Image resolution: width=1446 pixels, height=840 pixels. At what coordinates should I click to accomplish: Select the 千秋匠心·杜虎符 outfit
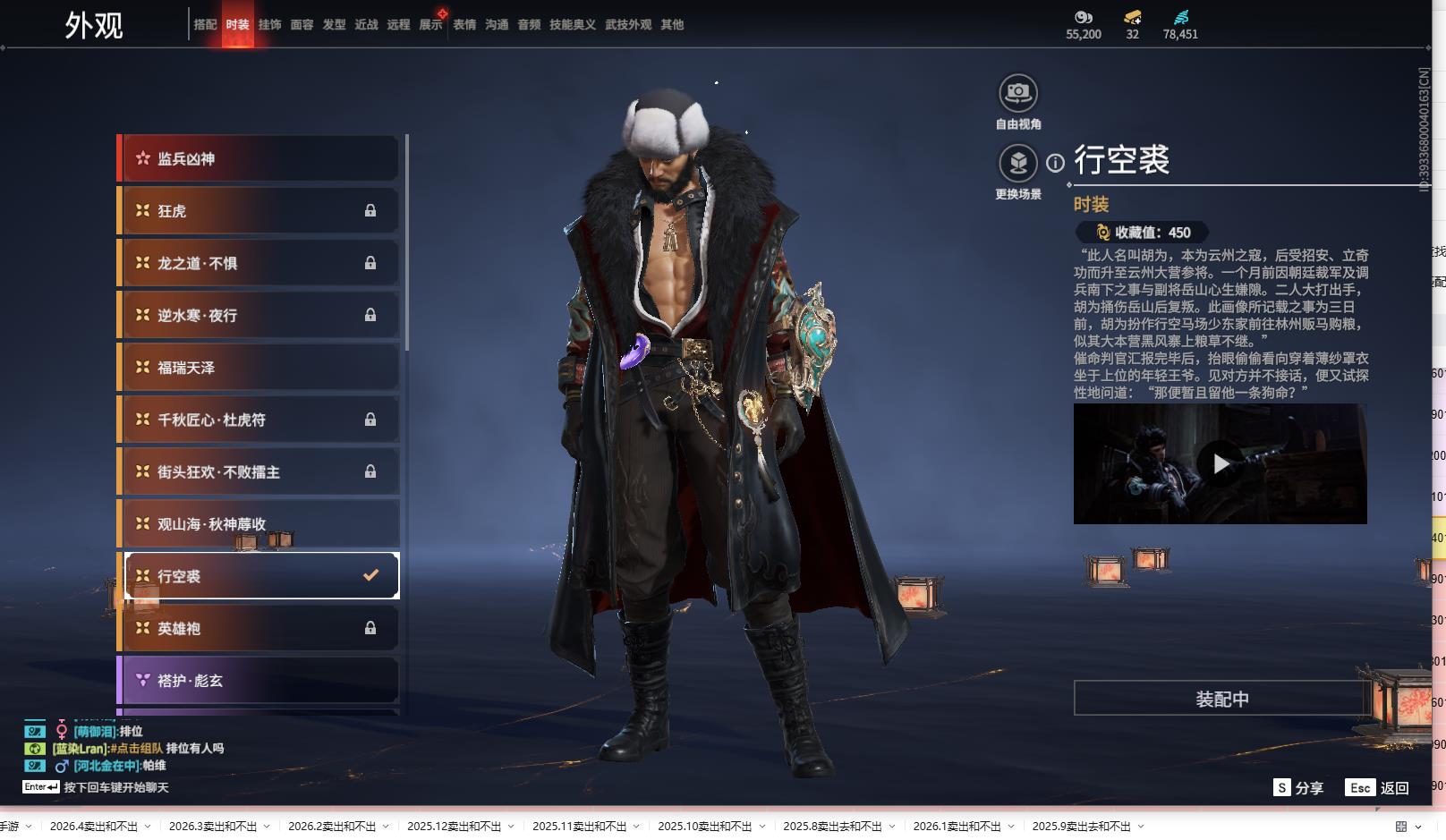(259, 420)
